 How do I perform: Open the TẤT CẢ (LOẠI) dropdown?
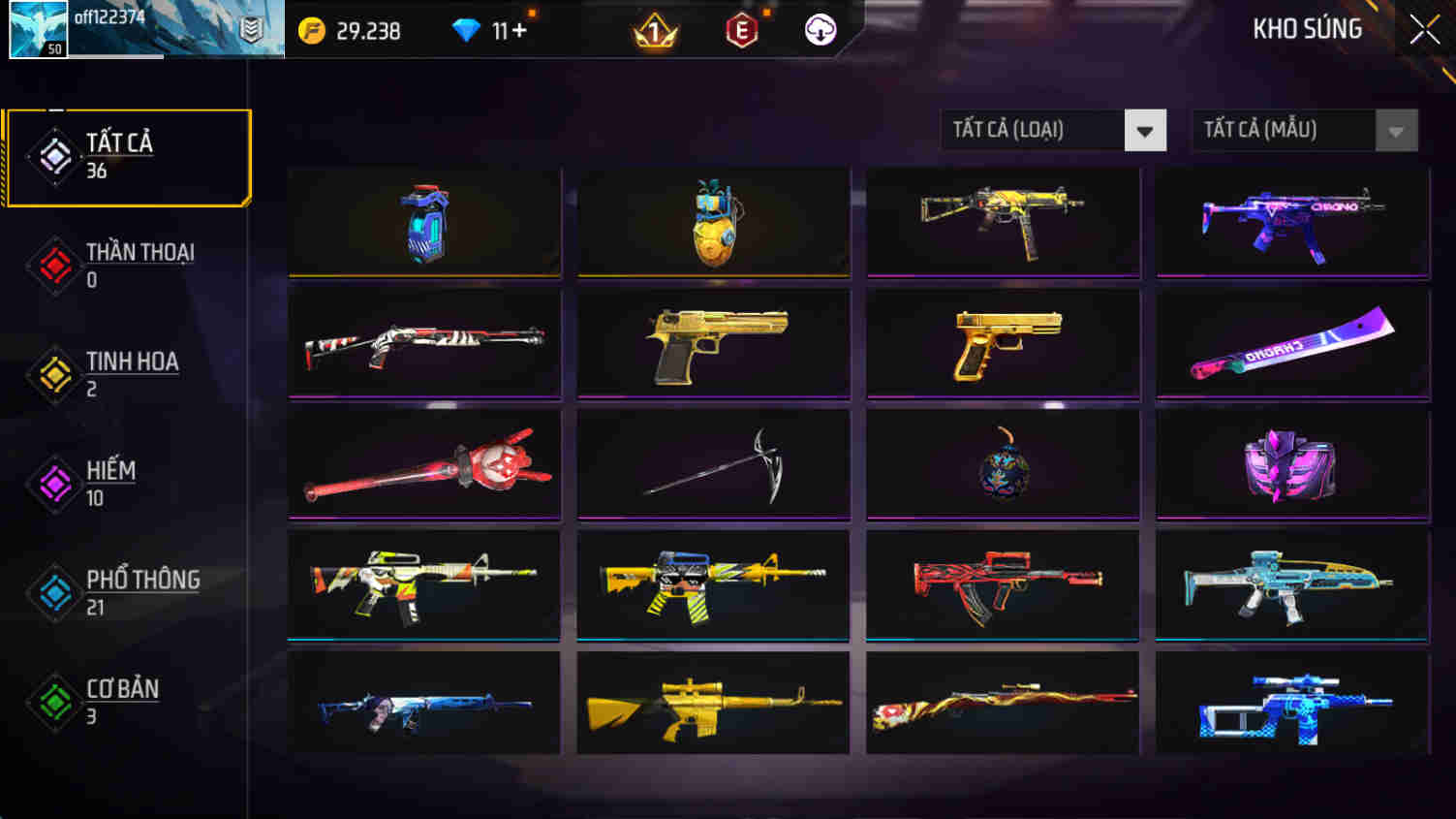click(x=1053, y=129)
